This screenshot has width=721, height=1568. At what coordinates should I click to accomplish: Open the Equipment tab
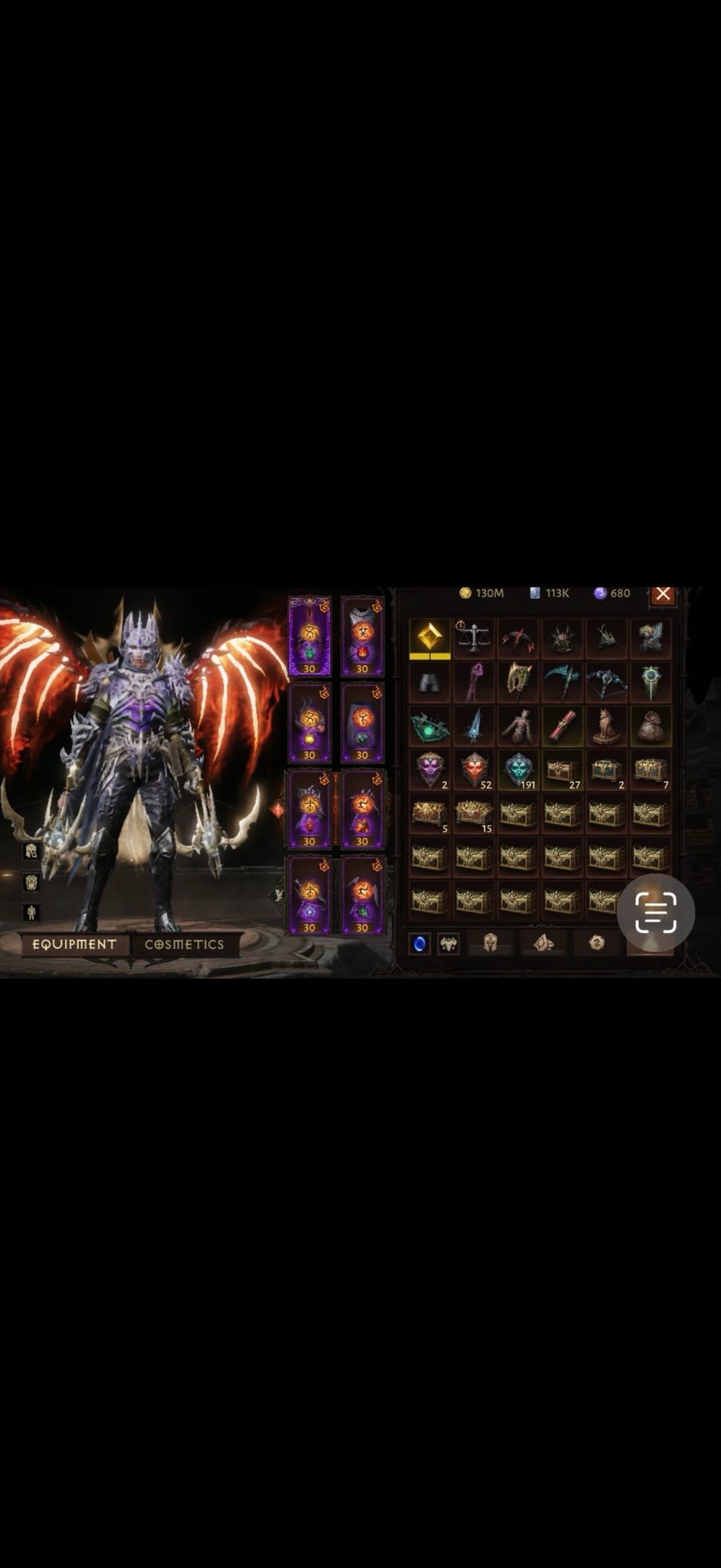pyautogui.click(x=74, y=944)
